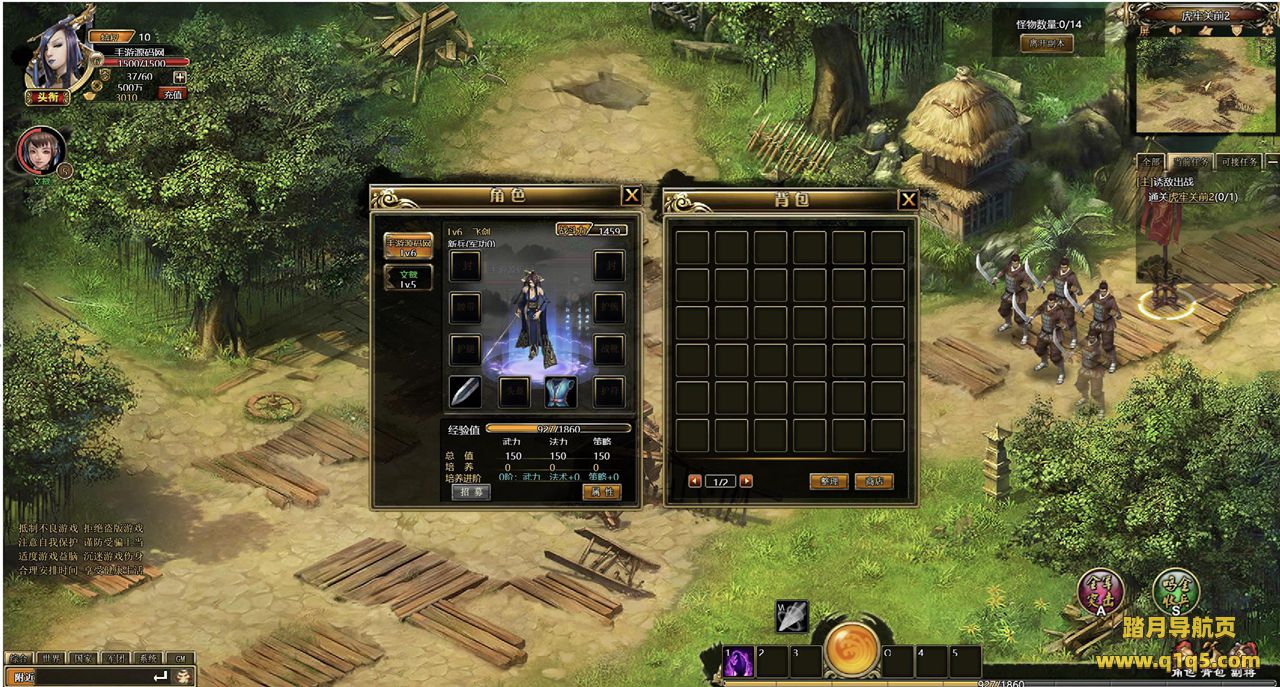Go to next backpack page arrow
The image size is (1280, 687).
[x=746, y=481]
